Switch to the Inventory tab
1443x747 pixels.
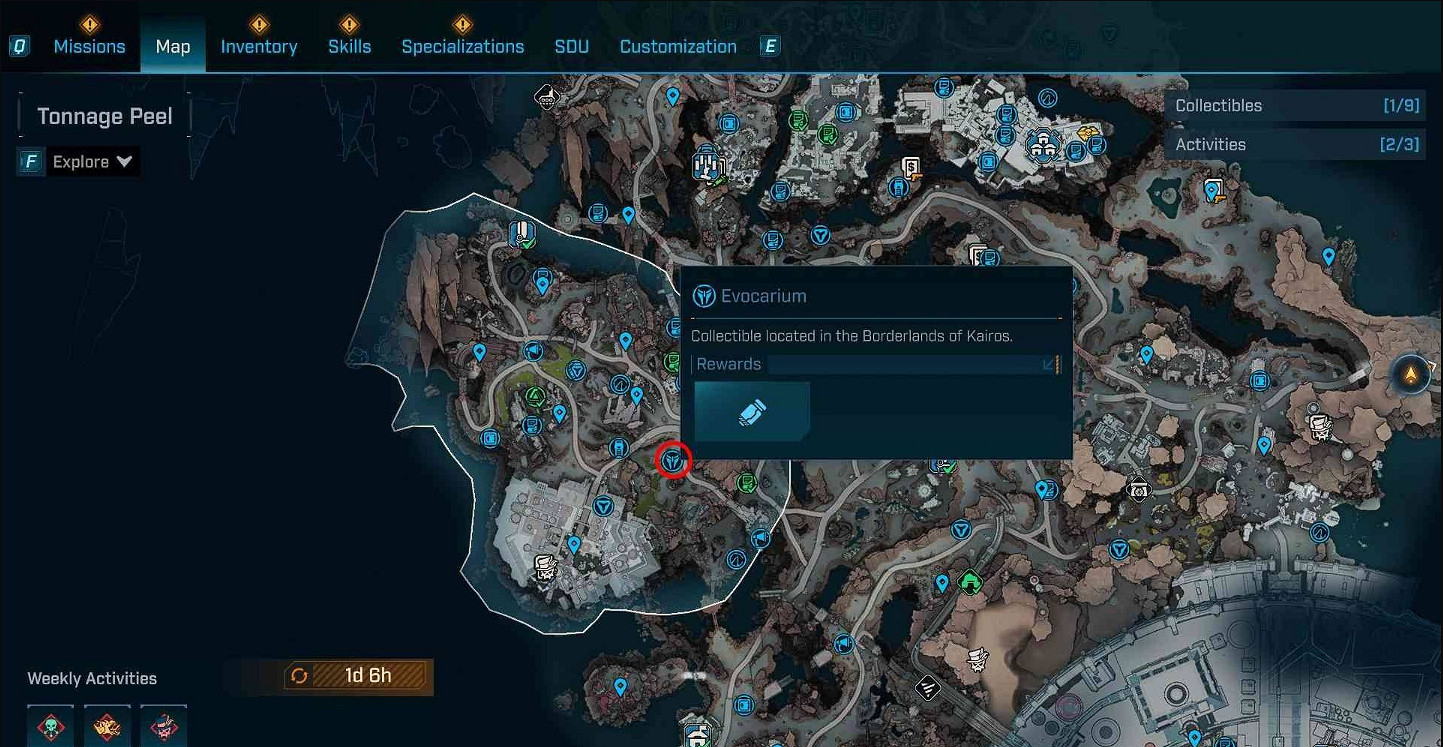[x=258, y=46]
